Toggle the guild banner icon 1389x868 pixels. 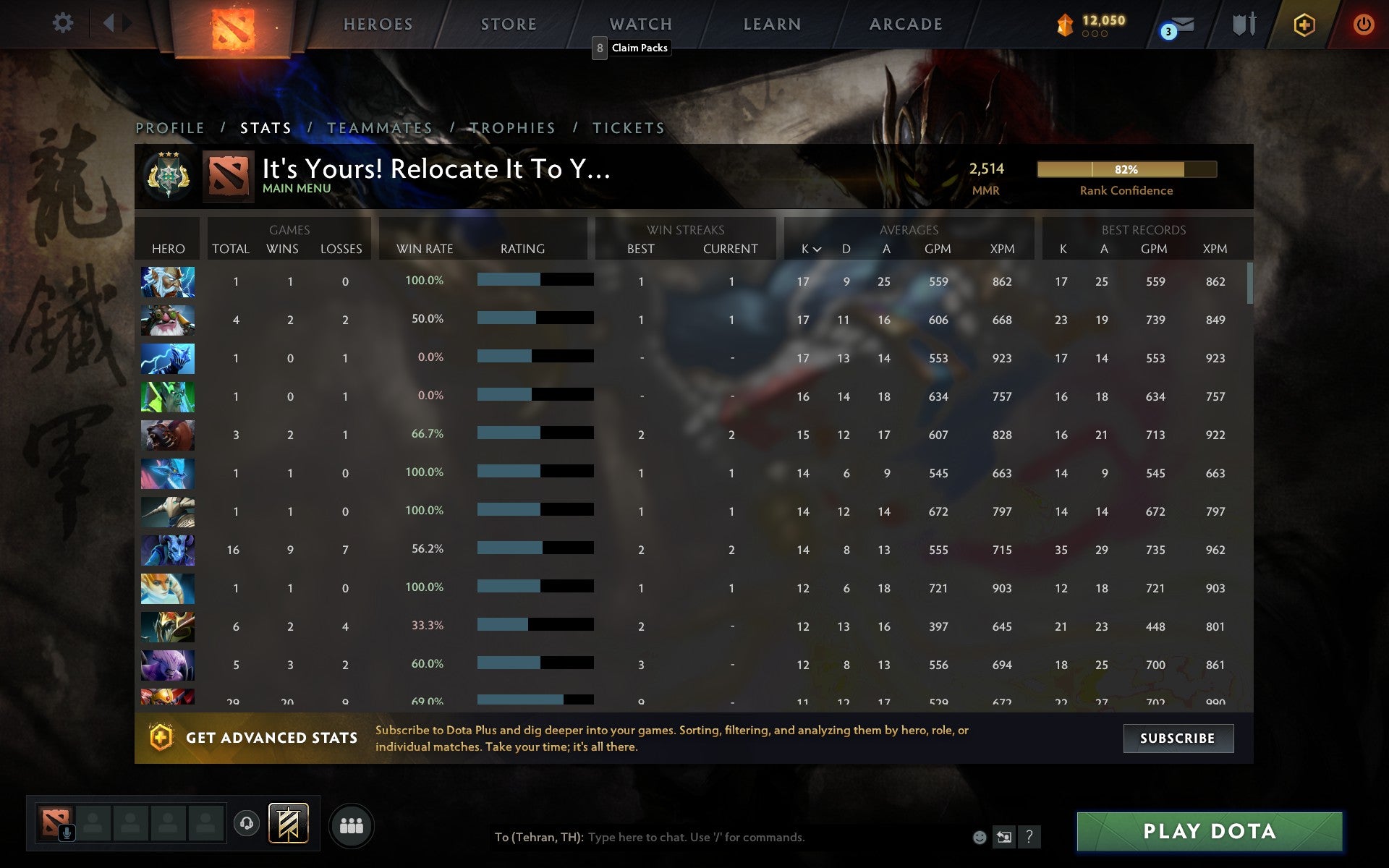click(288, 823)
